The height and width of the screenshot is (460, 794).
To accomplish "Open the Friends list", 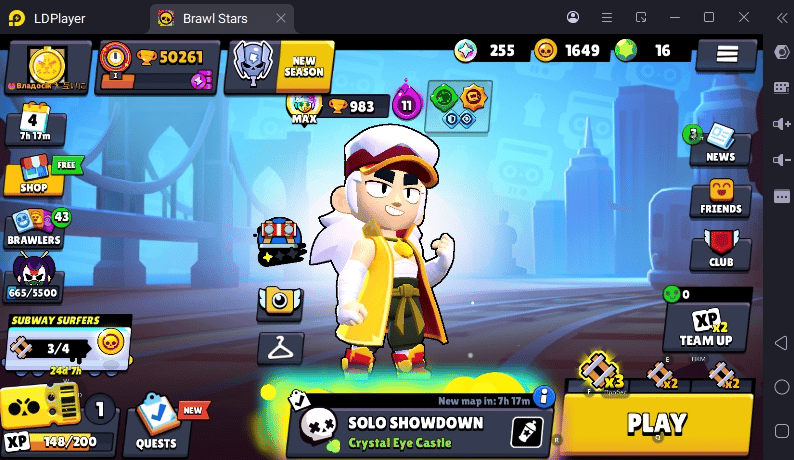I will (x=720, y=196).
